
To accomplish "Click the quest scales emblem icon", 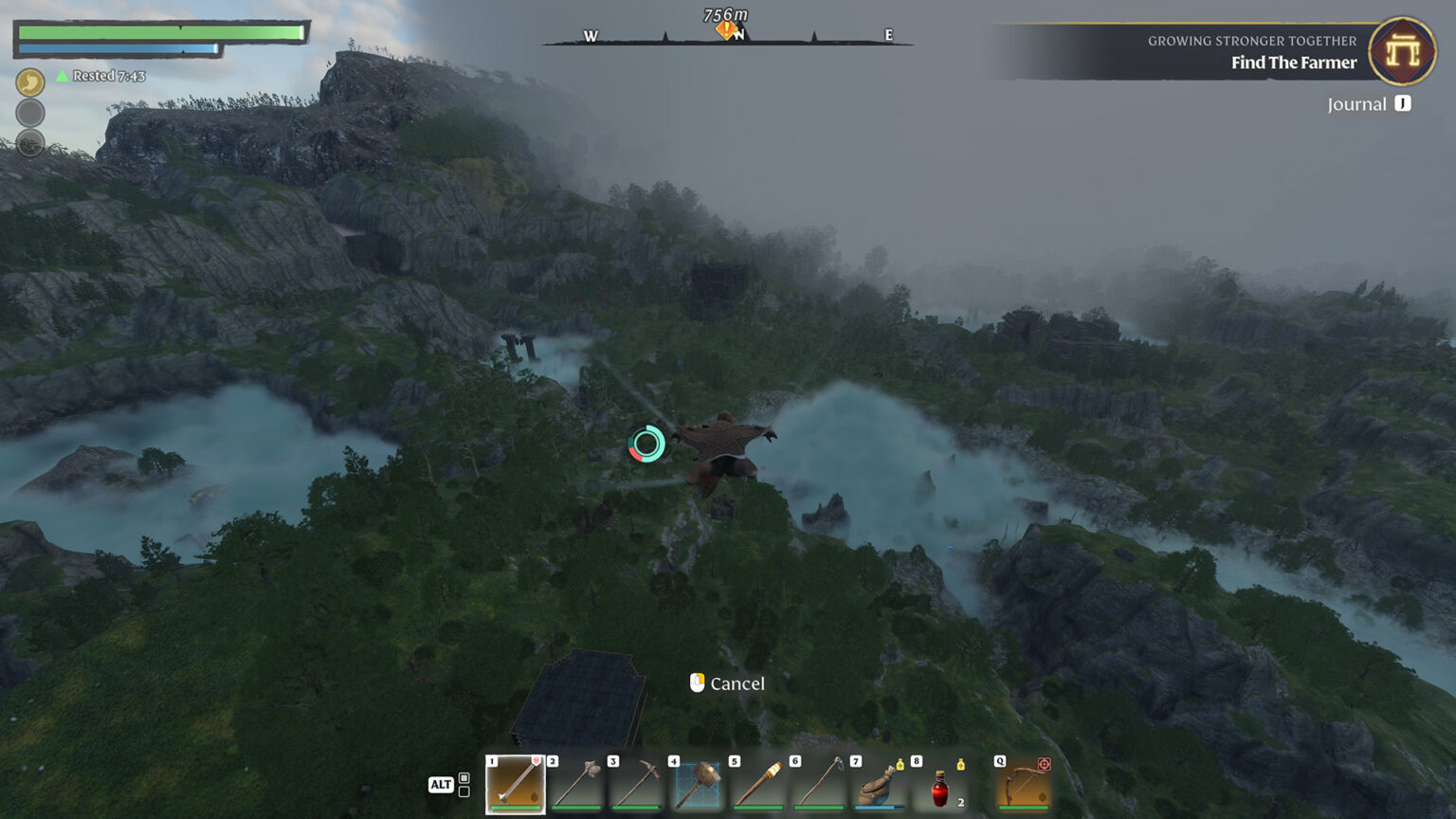I will [x=1401, y=52].
